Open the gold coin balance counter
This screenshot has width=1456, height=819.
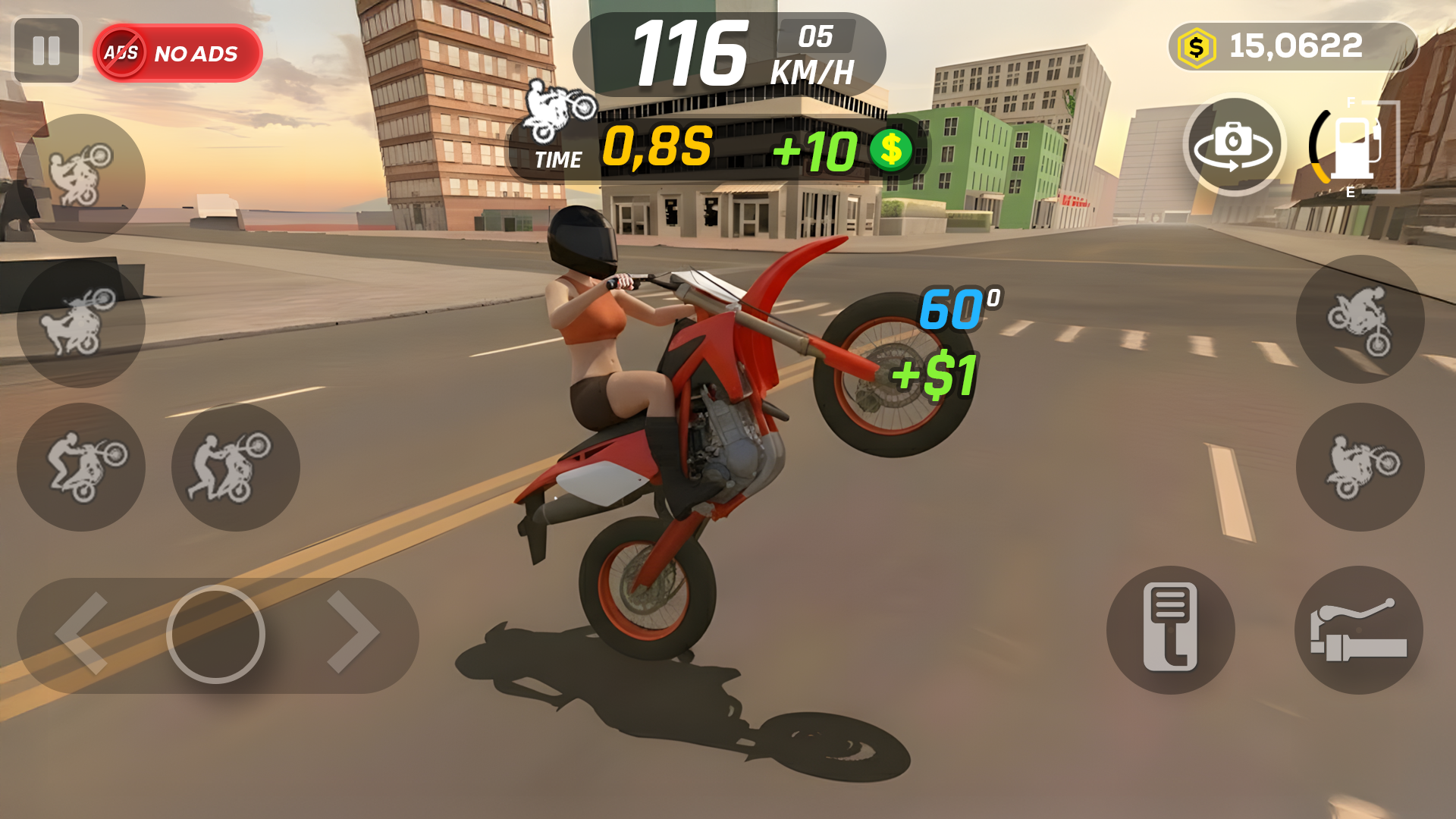[1291, 47]
